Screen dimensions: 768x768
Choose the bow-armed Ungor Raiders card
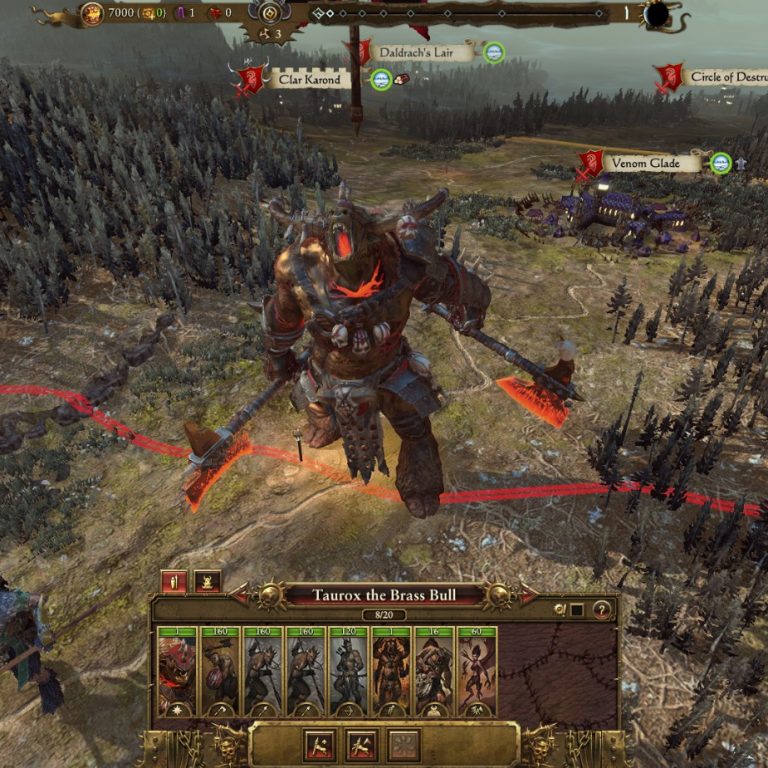(x=348, y=670)
